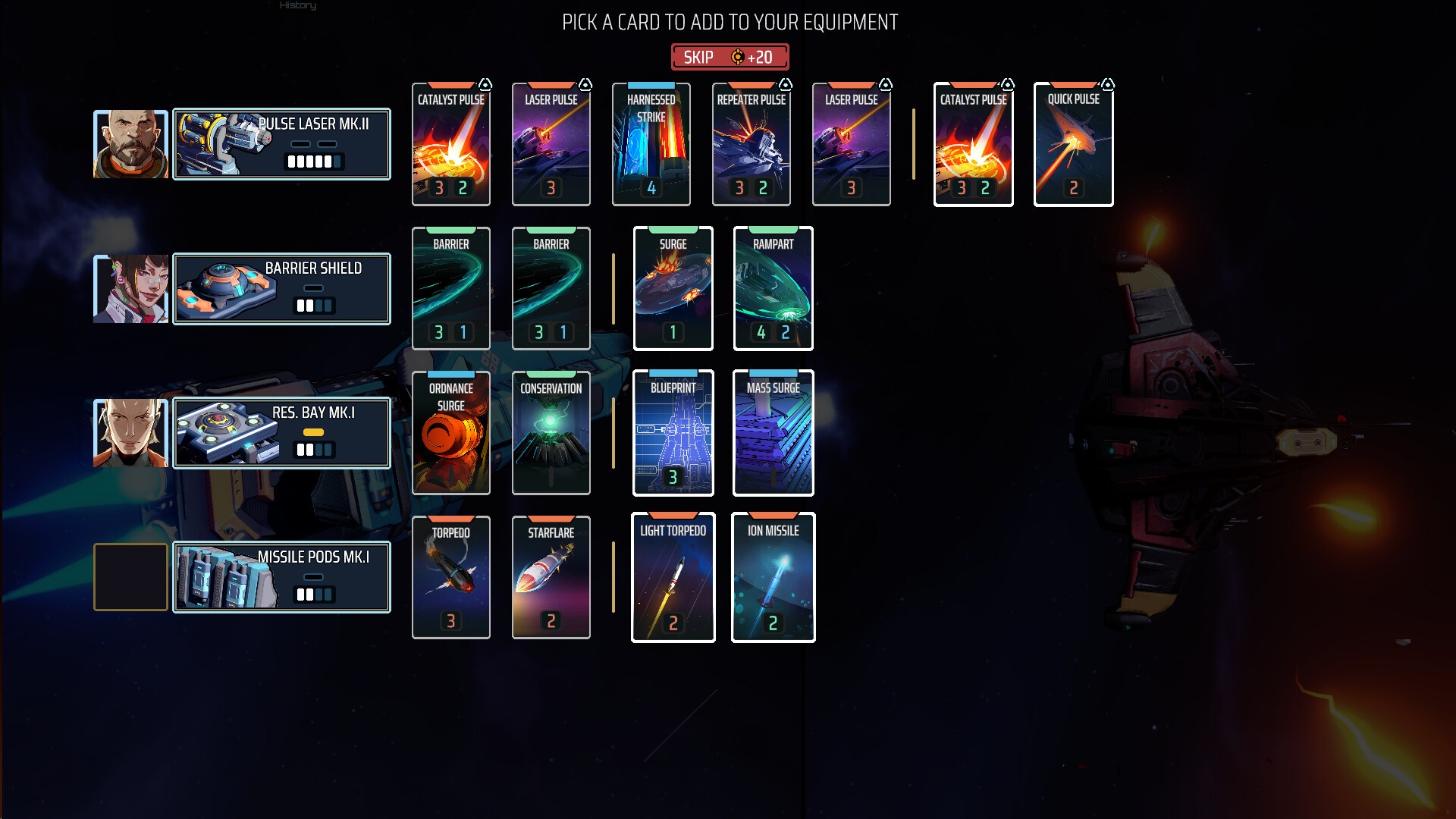Inspect the Harnessed Strike card
The image size is (1456, 819).
pos(651,144)
